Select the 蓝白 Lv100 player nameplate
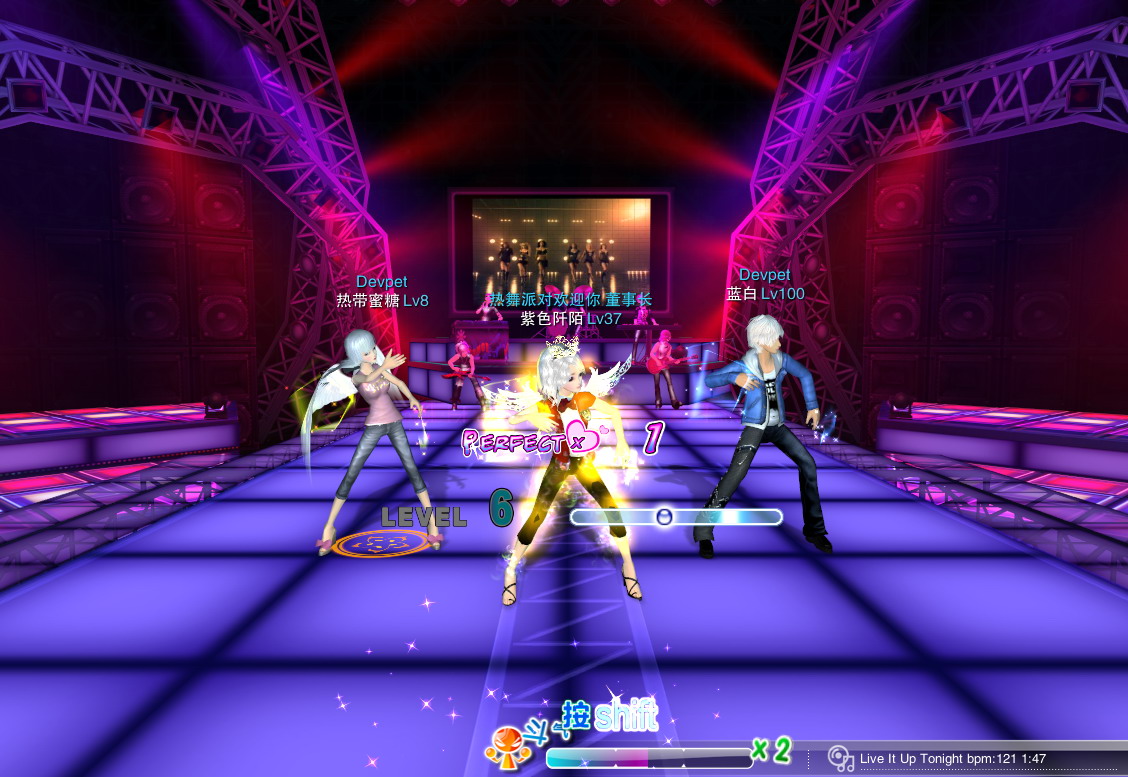The image size is (1128, 777). pos(765,294)
